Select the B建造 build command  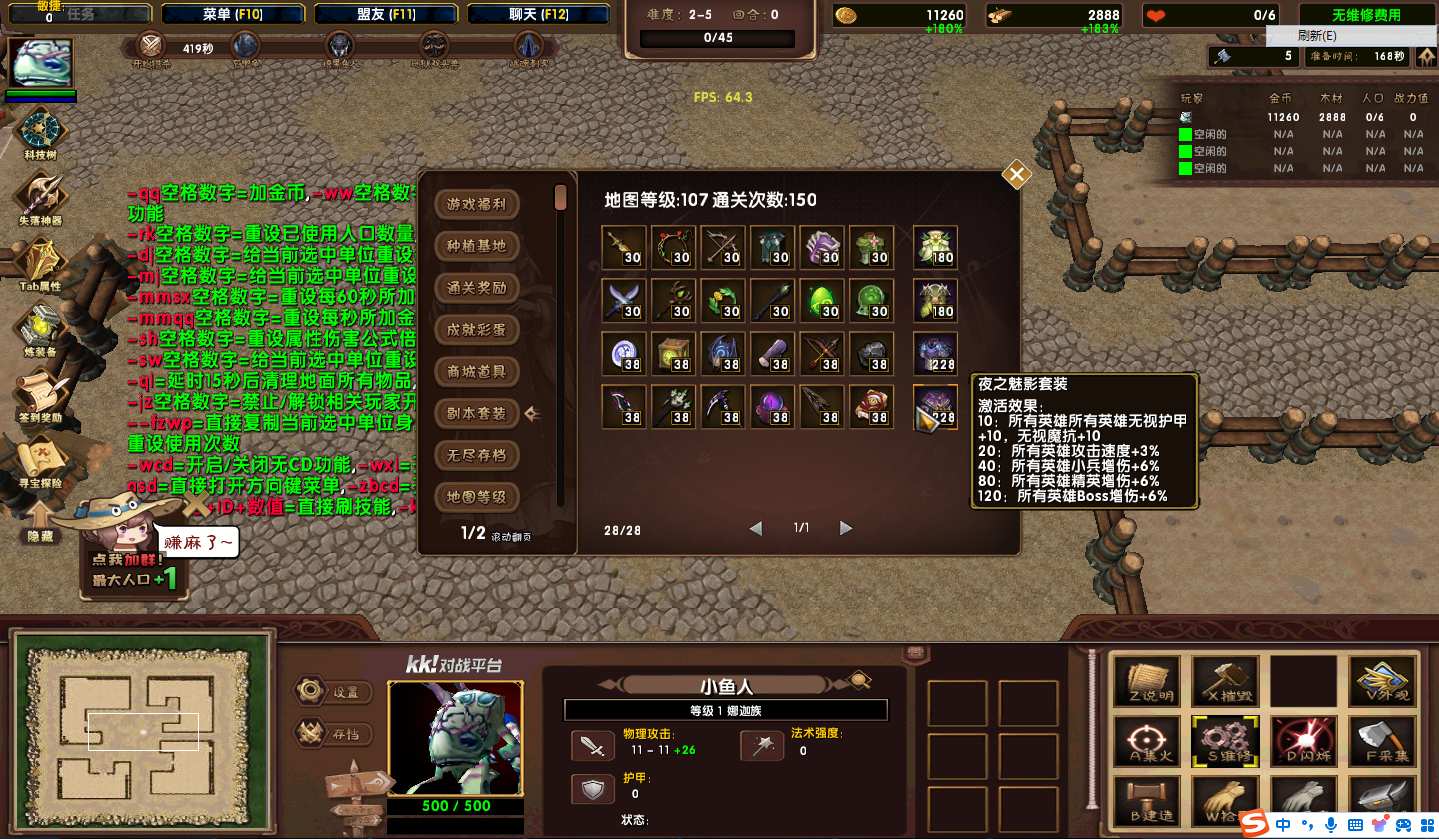pos(1145,803)
